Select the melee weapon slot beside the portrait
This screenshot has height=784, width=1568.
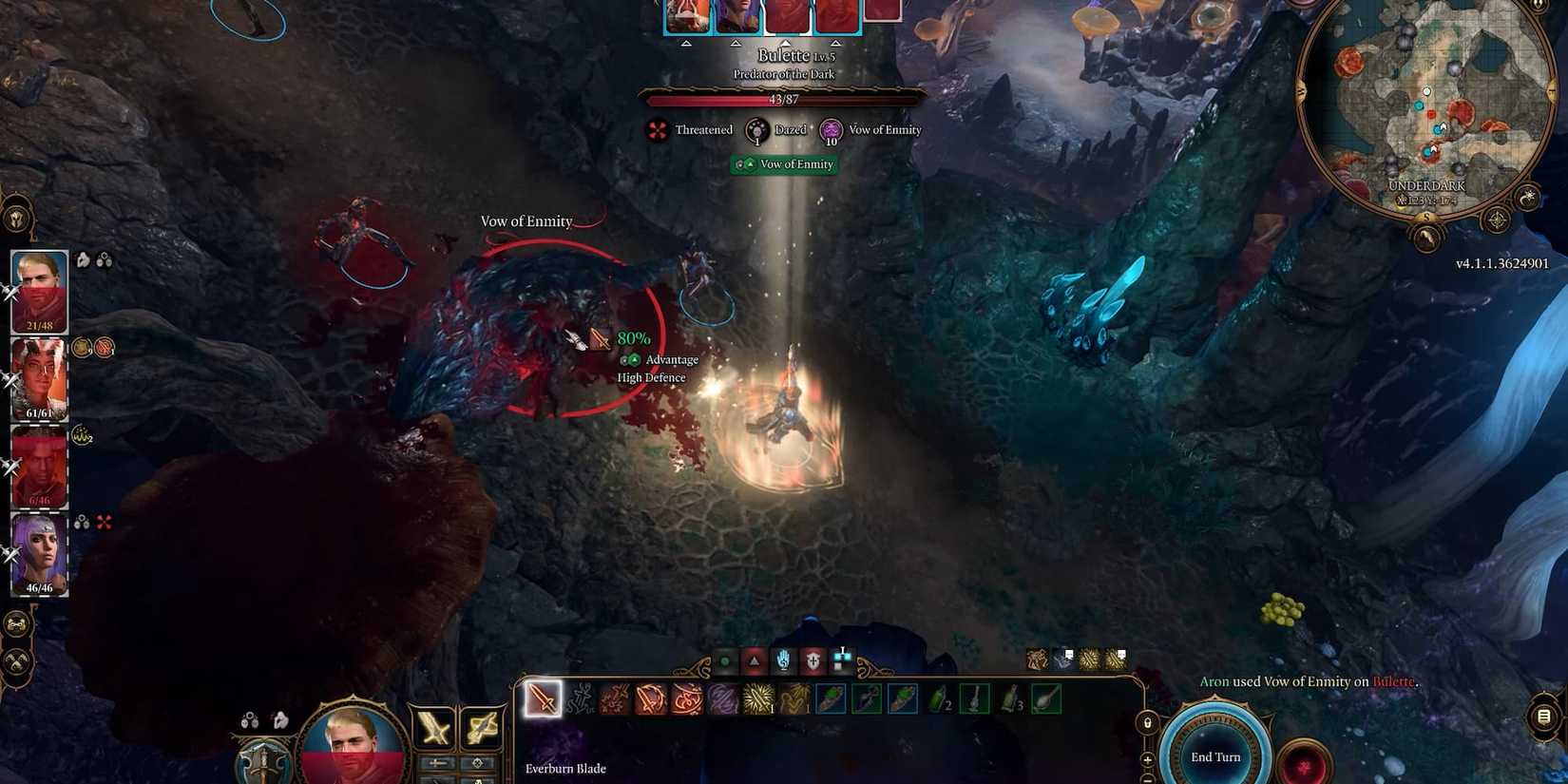point(432,728)
